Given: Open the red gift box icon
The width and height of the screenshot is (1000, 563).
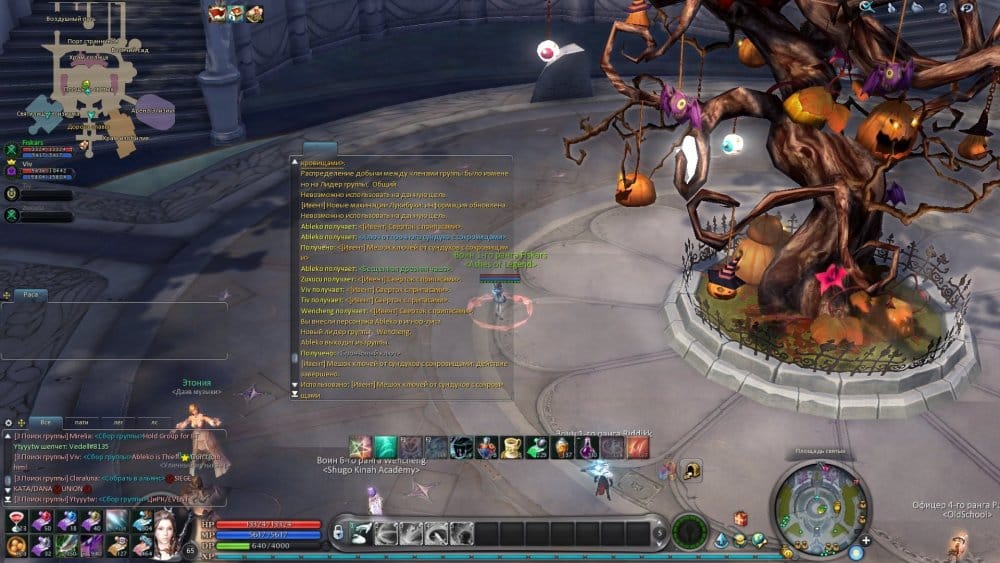Looking at the screenshot, I should [740, 518].
